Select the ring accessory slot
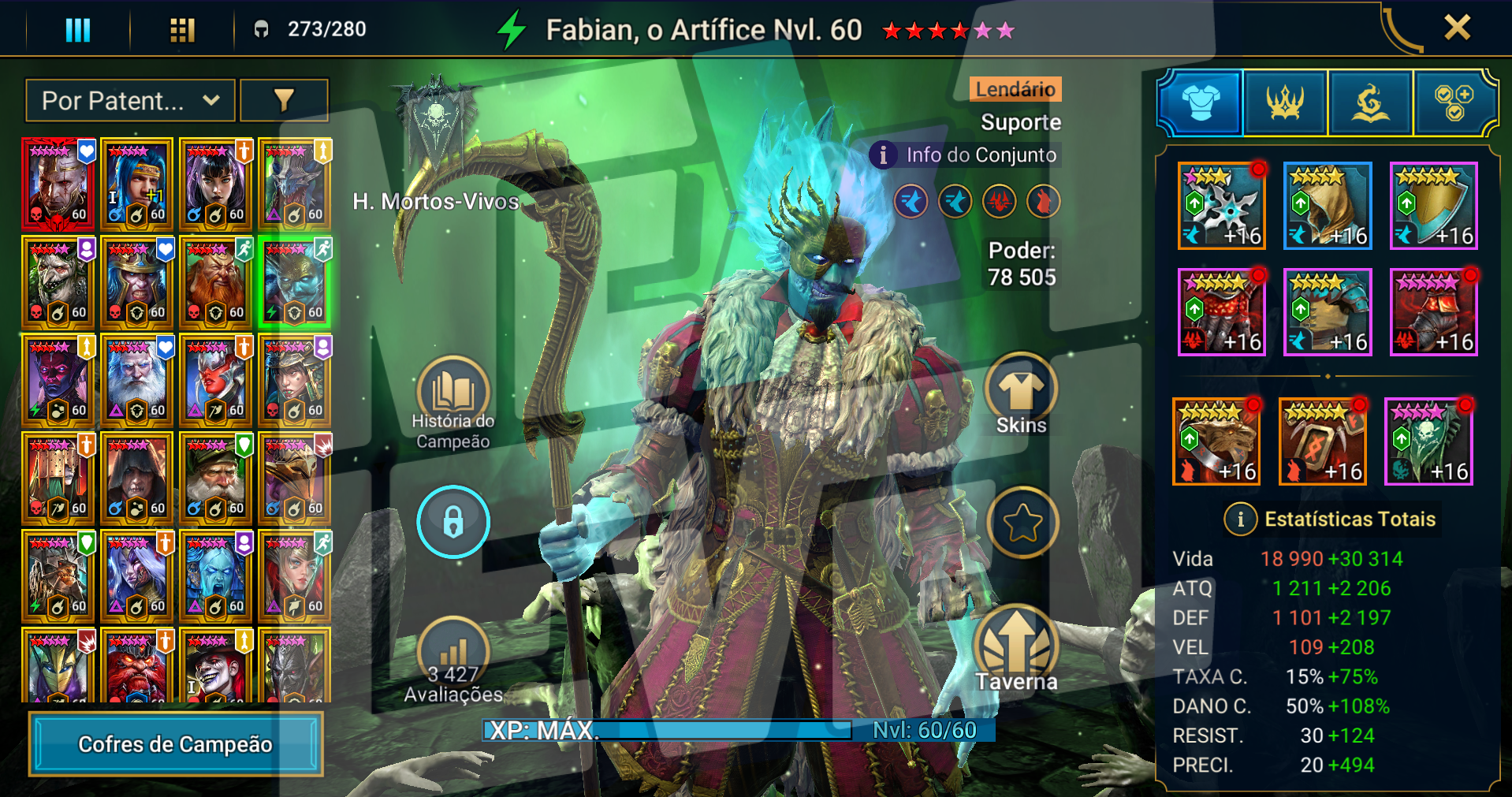Viewport: 1512px width, 797px height. [1216, 441]
